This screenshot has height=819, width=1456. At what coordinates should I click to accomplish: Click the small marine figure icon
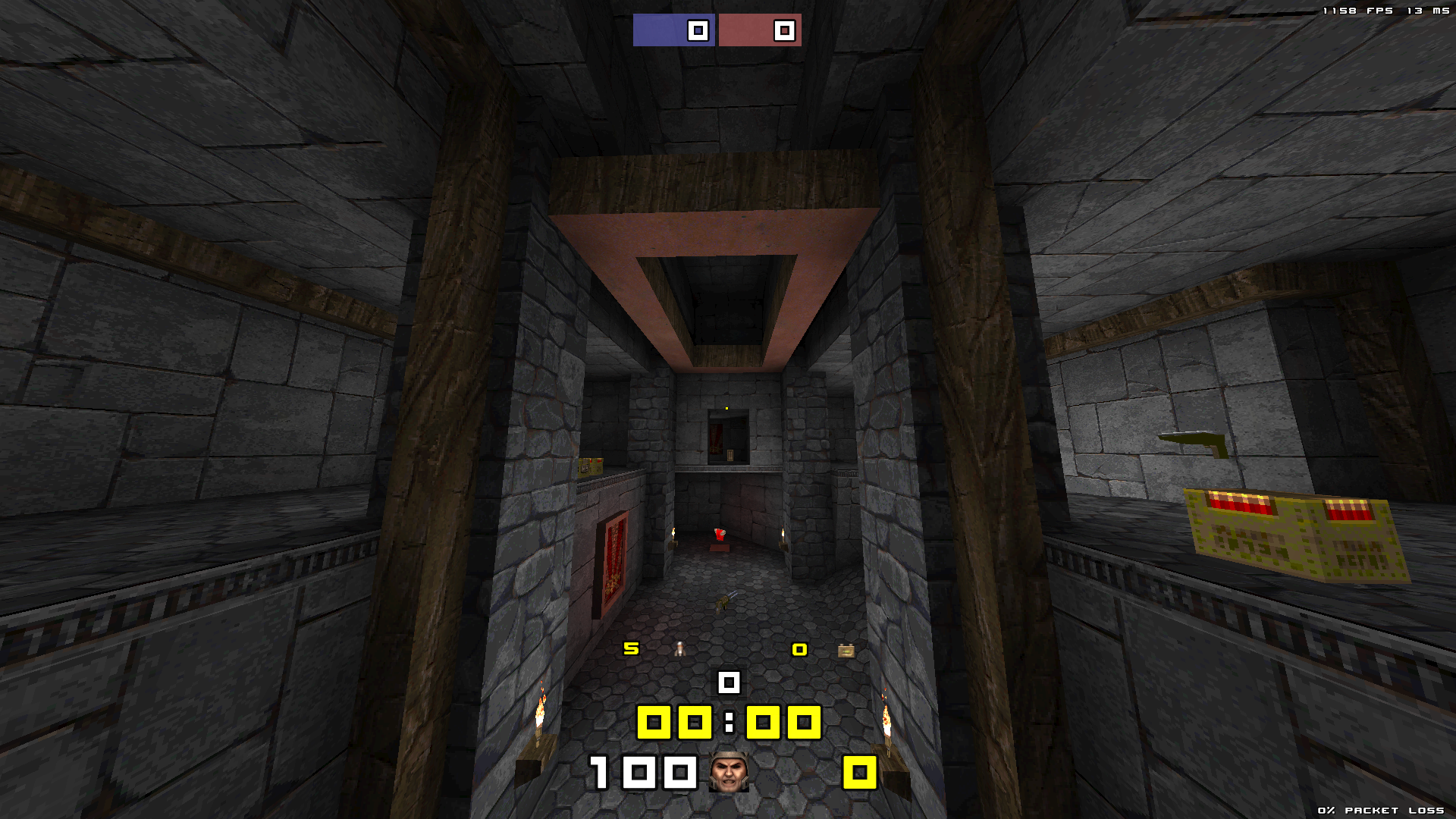click(680, 648)
